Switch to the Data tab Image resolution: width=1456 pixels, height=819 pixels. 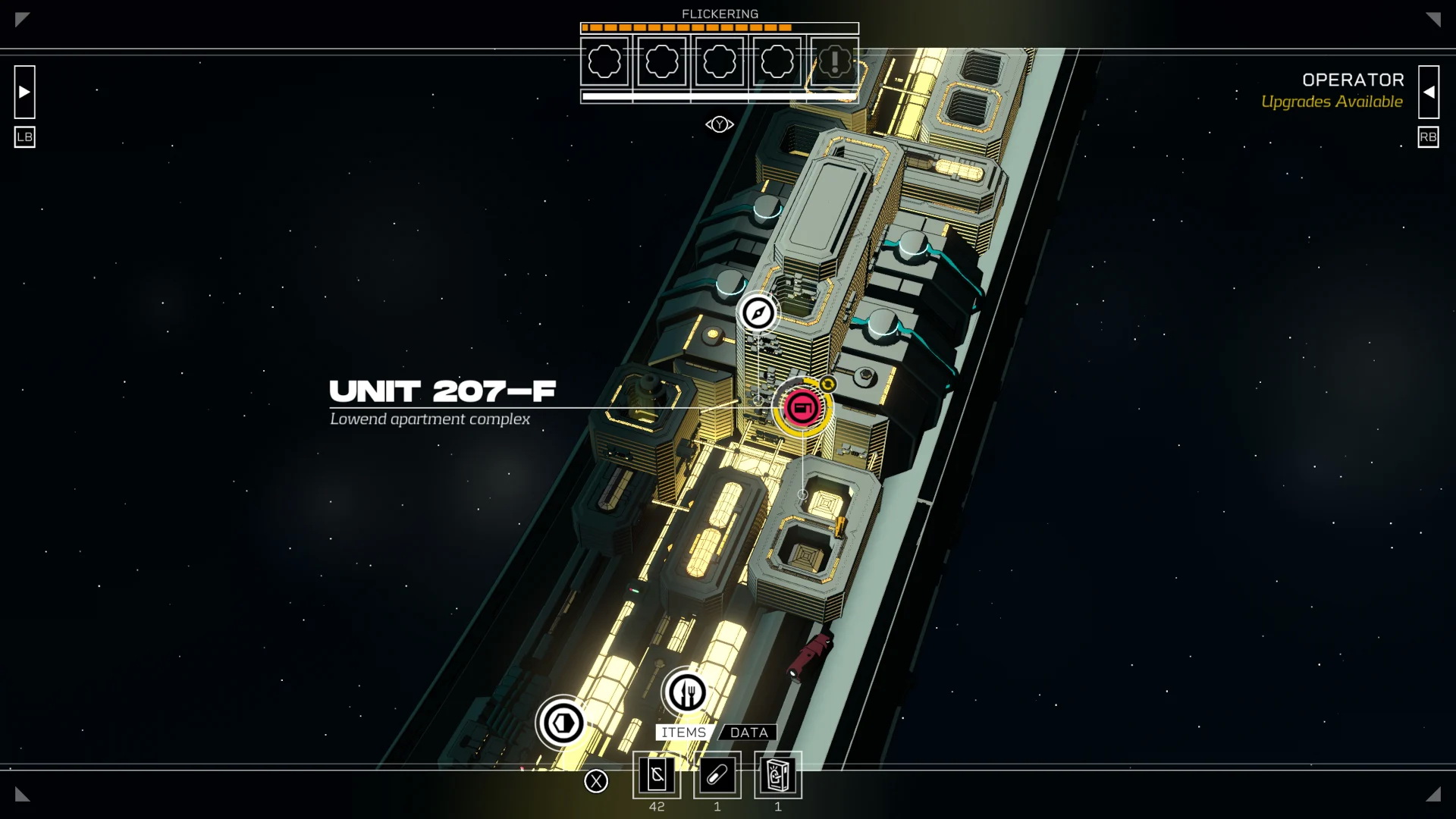(748, 733)
